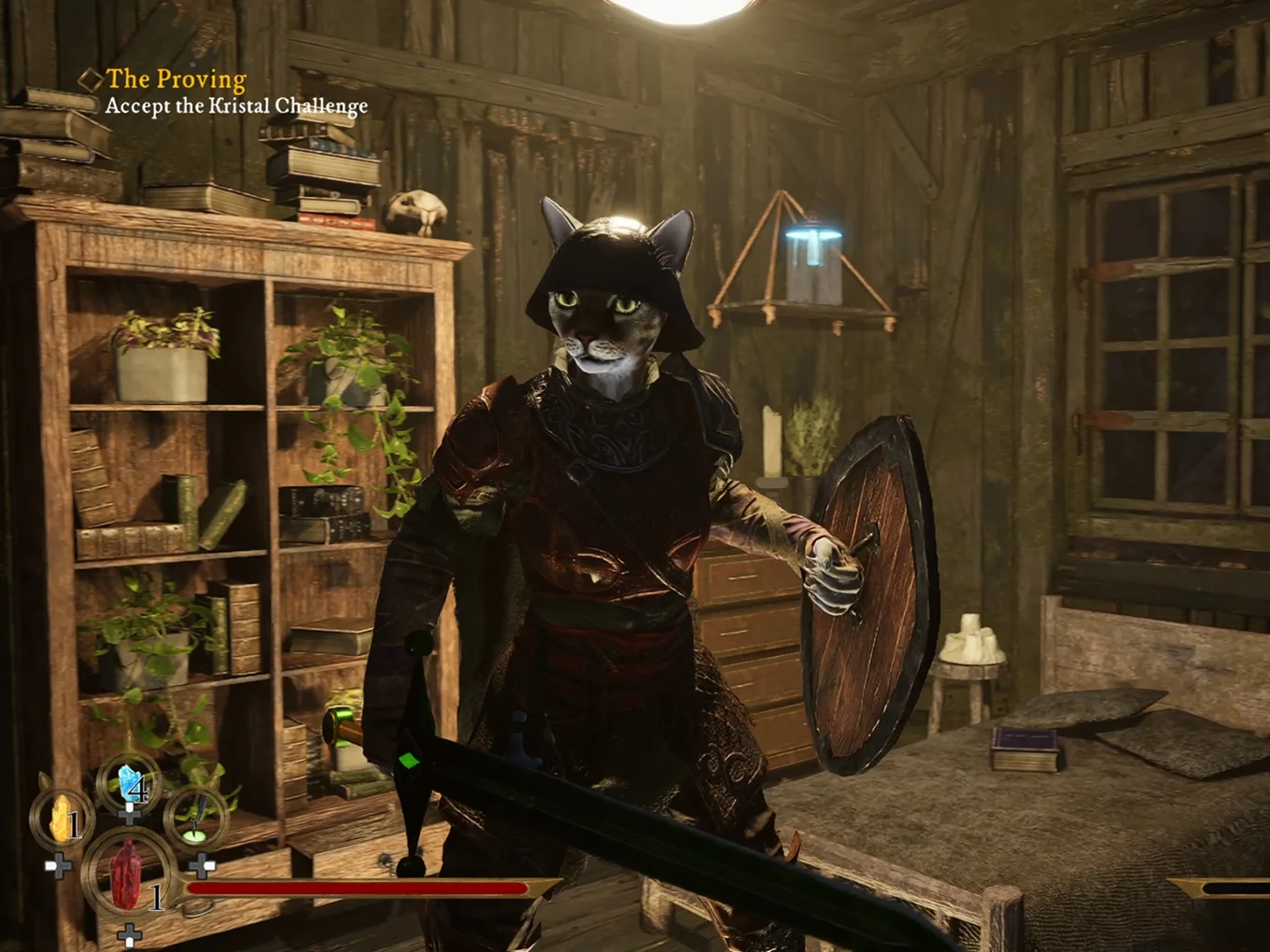Open The Proving quest tracker
The width and height of the screenshot is (1270, 952).
tap(176, 80)
